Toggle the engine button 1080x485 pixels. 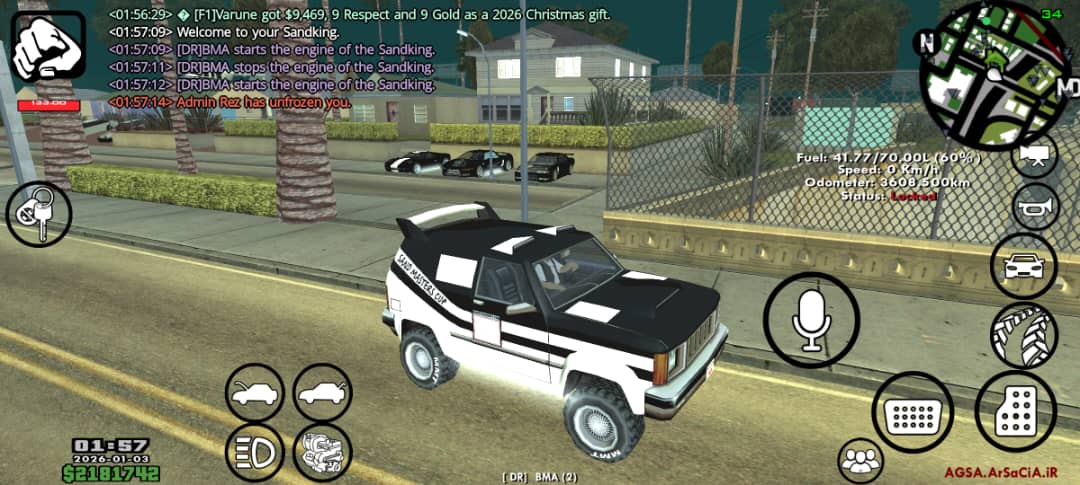pyautogui.click(x=322, y=451)
